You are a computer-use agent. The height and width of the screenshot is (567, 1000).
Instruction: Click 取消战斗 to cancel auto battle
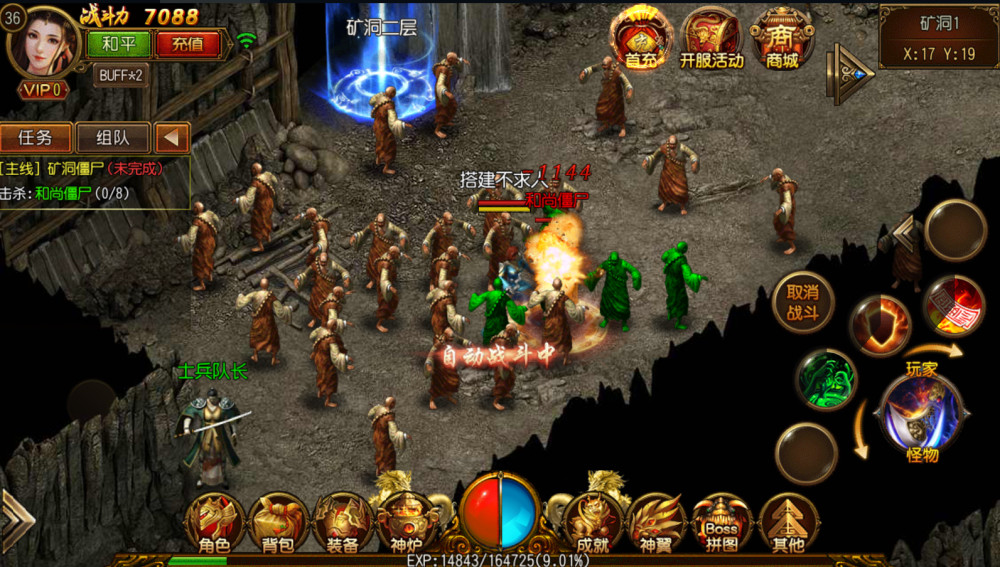click(x=803, y=302)
